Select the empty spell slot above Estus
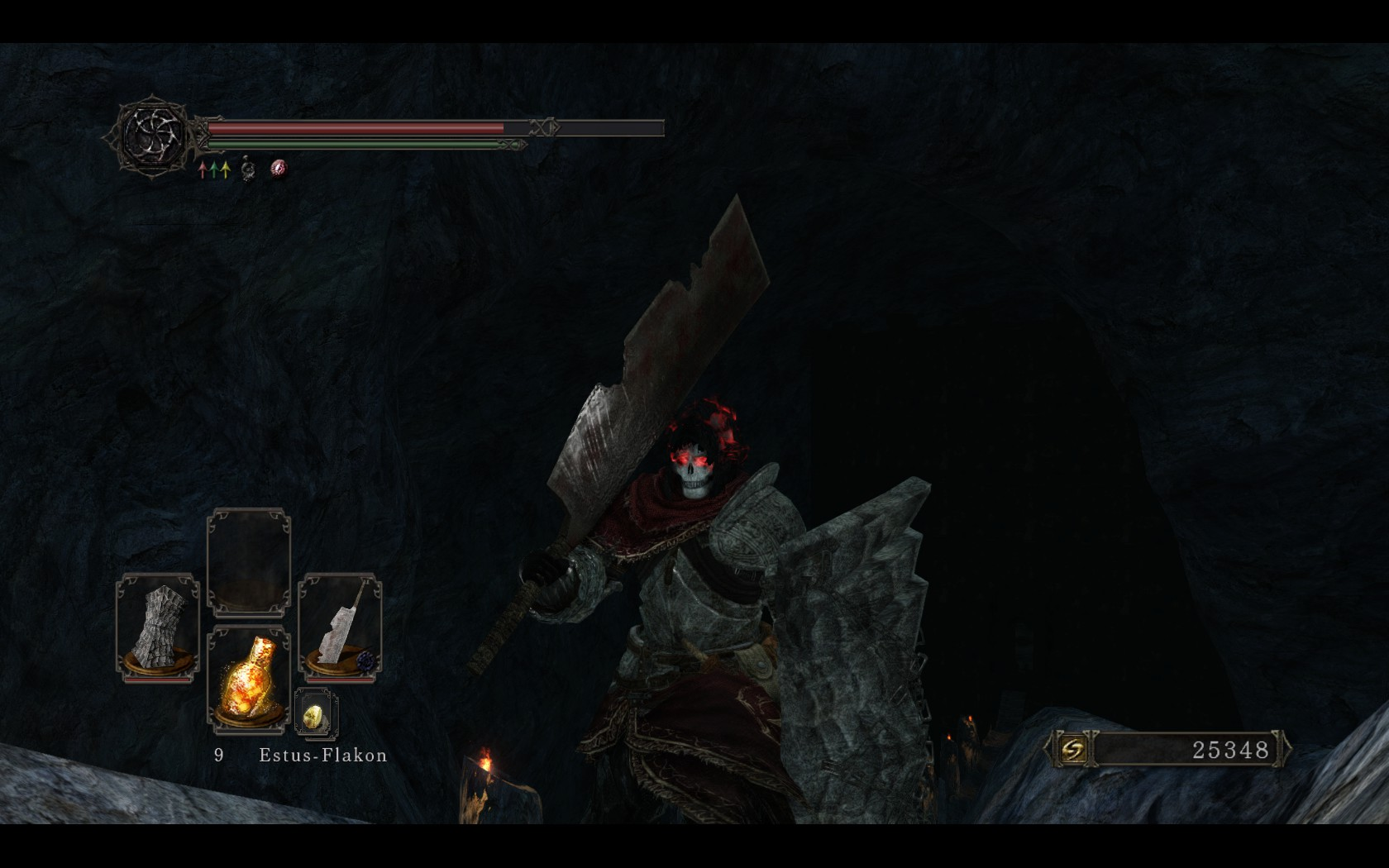Image resolution: width=1389 pixels, height=868 pixels. (x=249, y=562)
